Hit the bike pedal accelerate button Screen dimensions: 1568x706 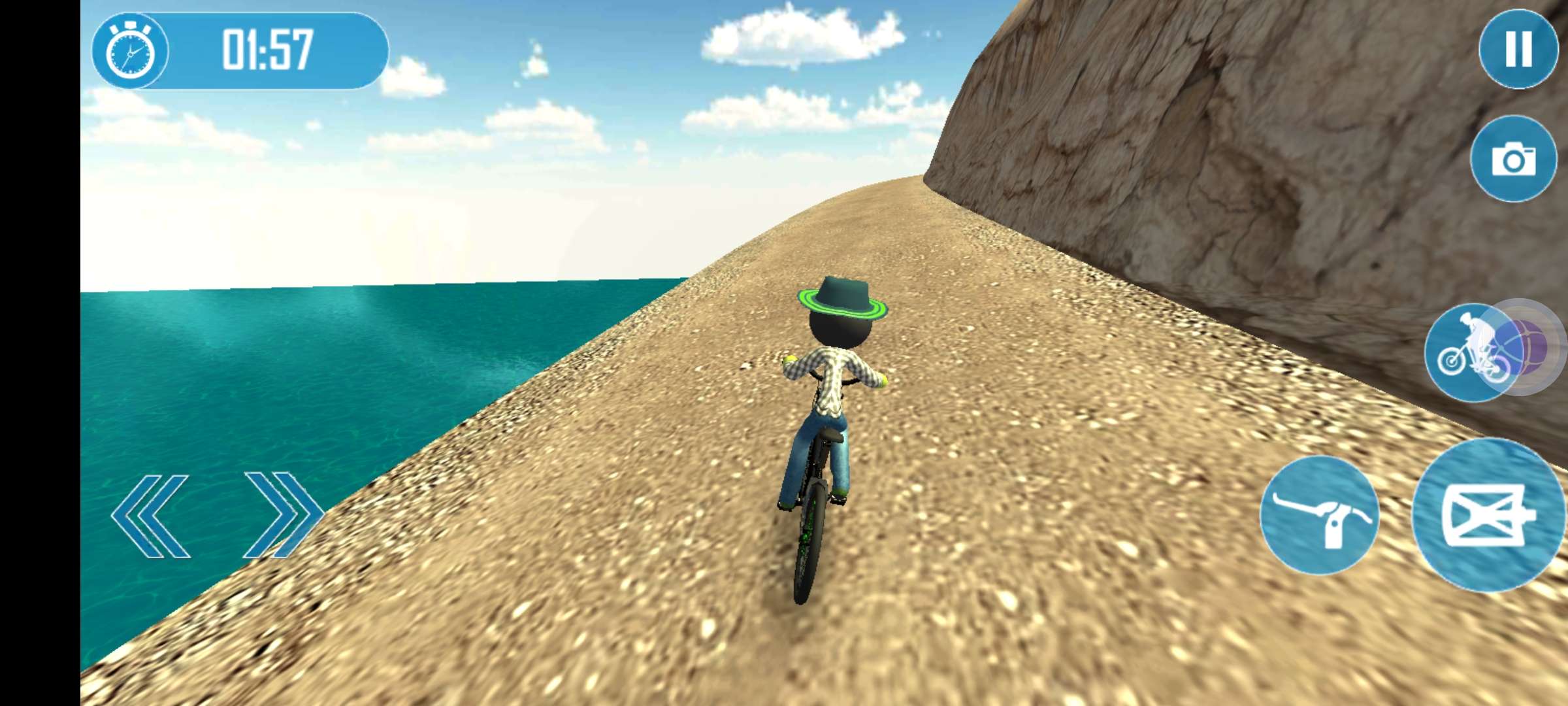coord(1488,515)
